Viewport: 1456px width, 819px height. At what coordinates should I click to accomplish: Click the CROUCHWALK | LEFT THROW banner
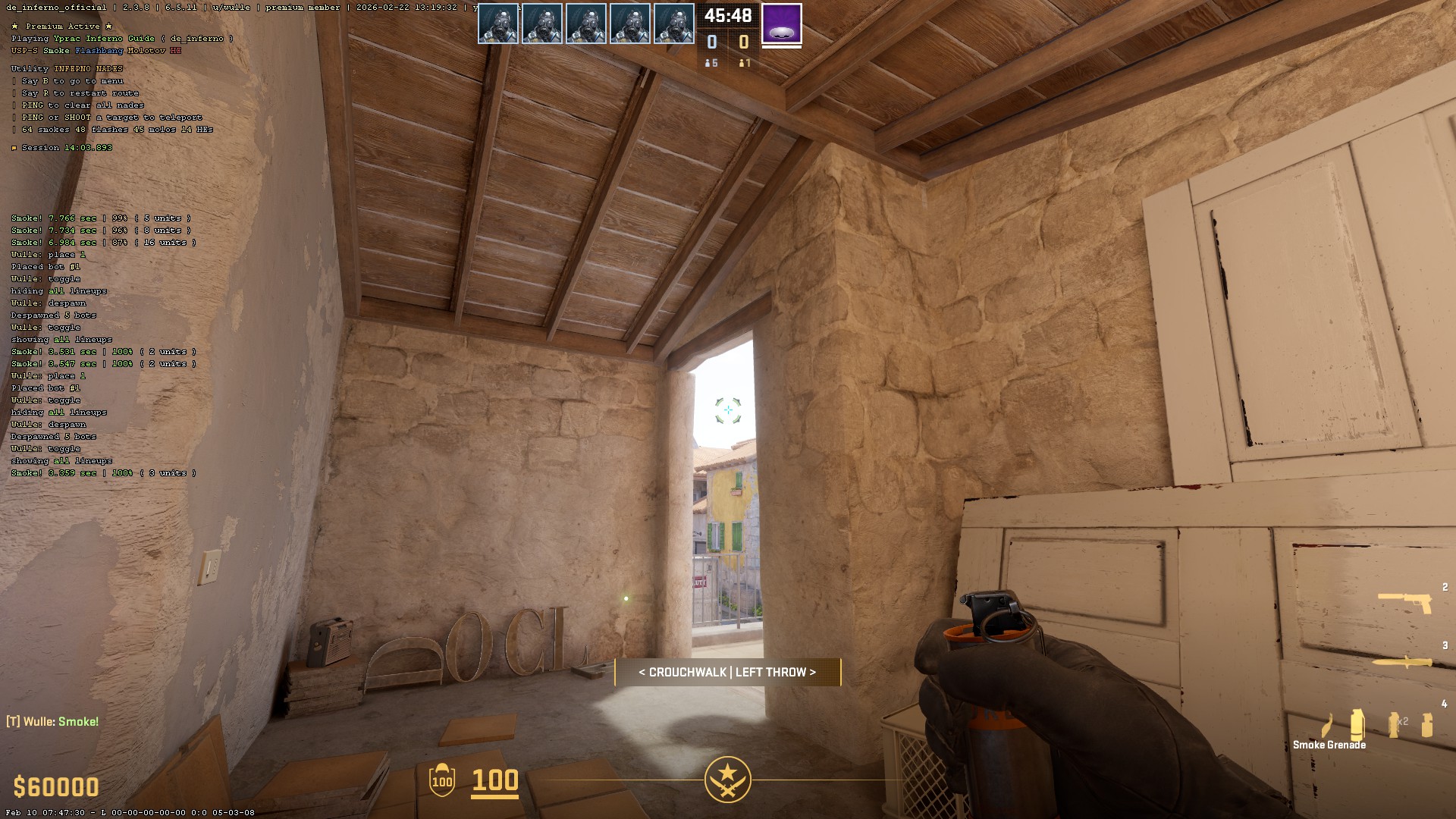click(x=726, y=672)
